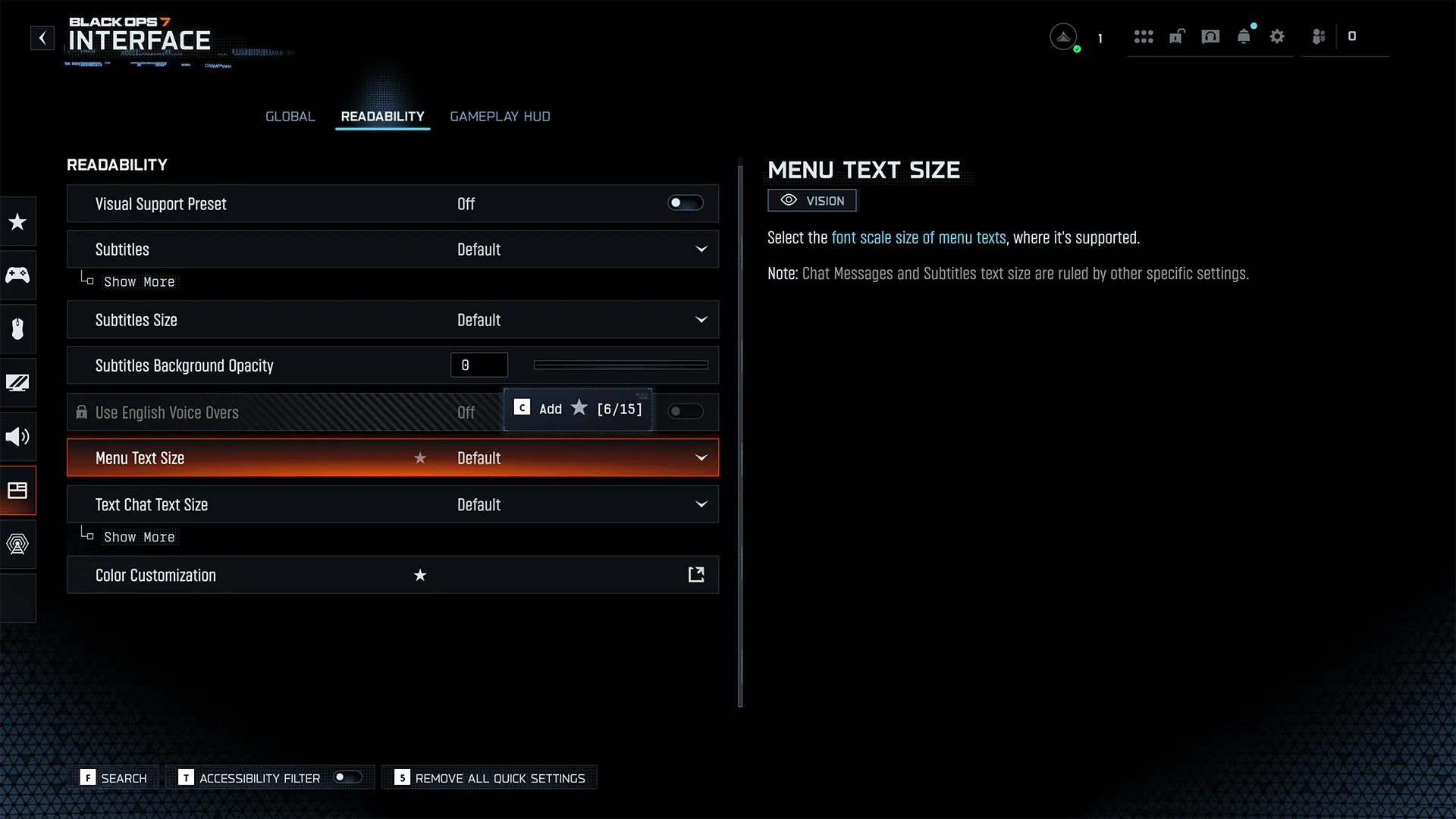Open the Text Chat Text Size dropdown

[x=701, y=505]
